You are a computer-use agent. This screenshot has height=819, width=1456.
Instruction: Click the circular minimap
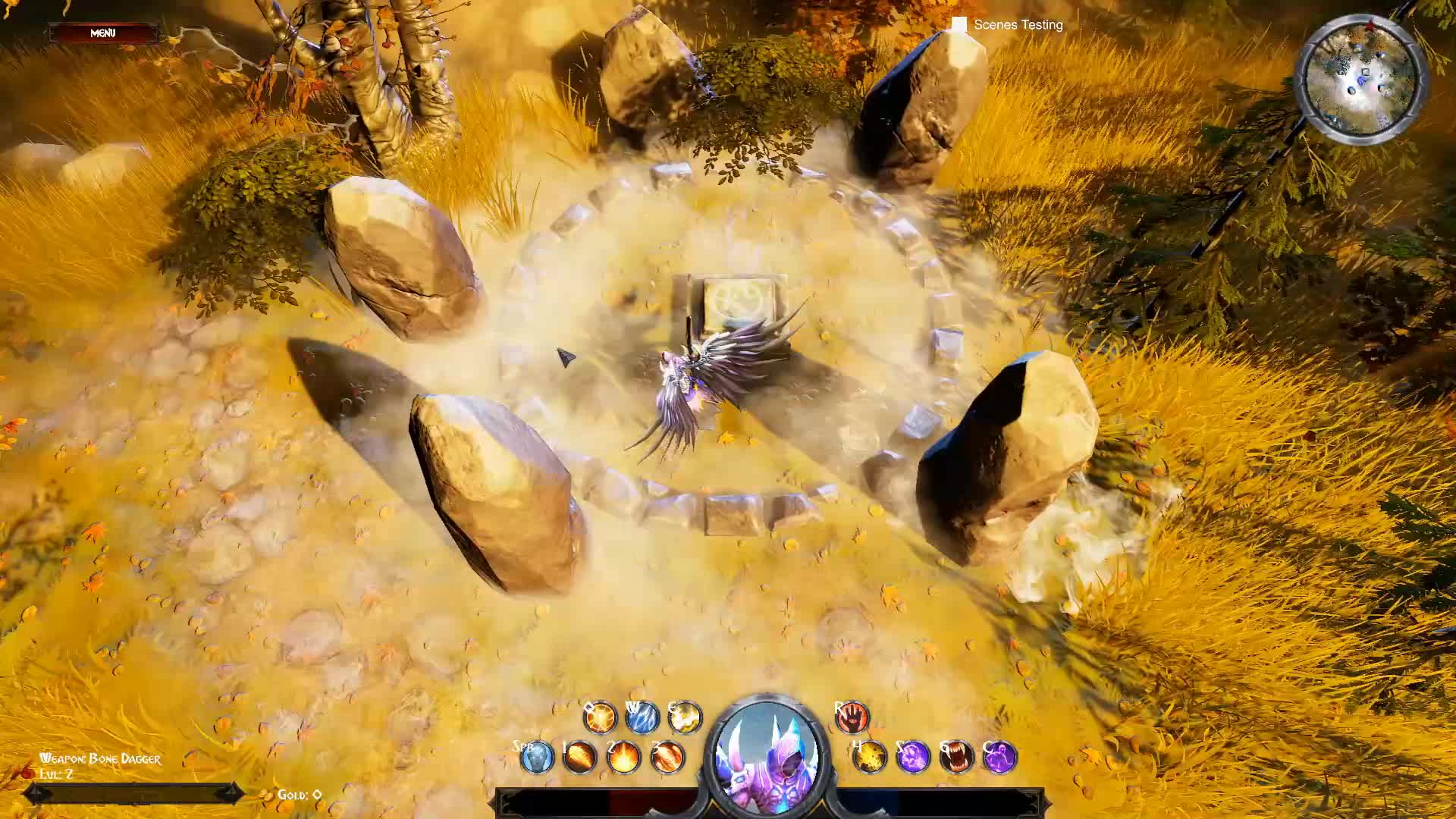click(x=1360, y=78)
